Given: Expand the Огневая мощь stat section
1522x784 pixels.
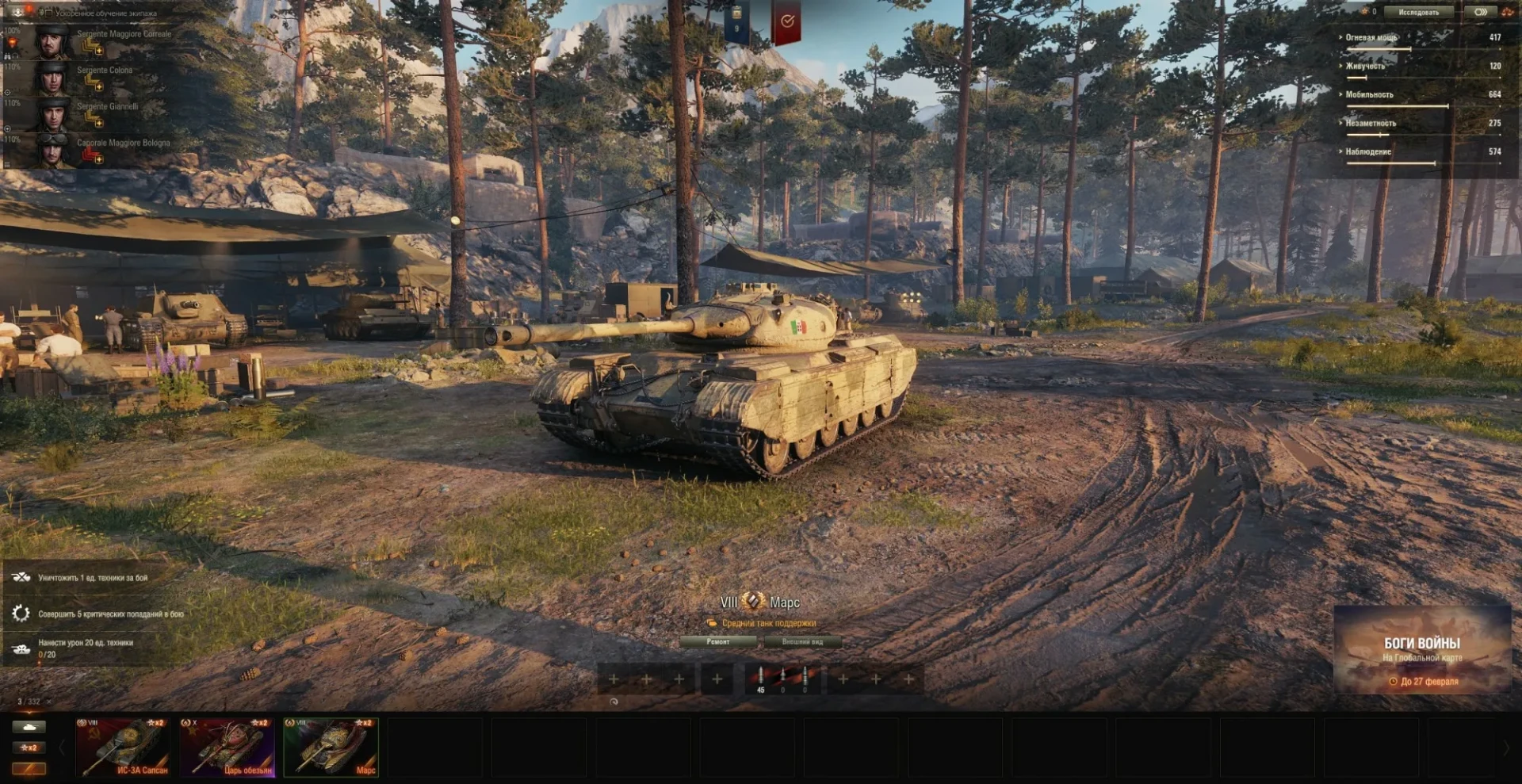Looking at the screenshot, I should pyautogui.click(x=1371, y=37).
